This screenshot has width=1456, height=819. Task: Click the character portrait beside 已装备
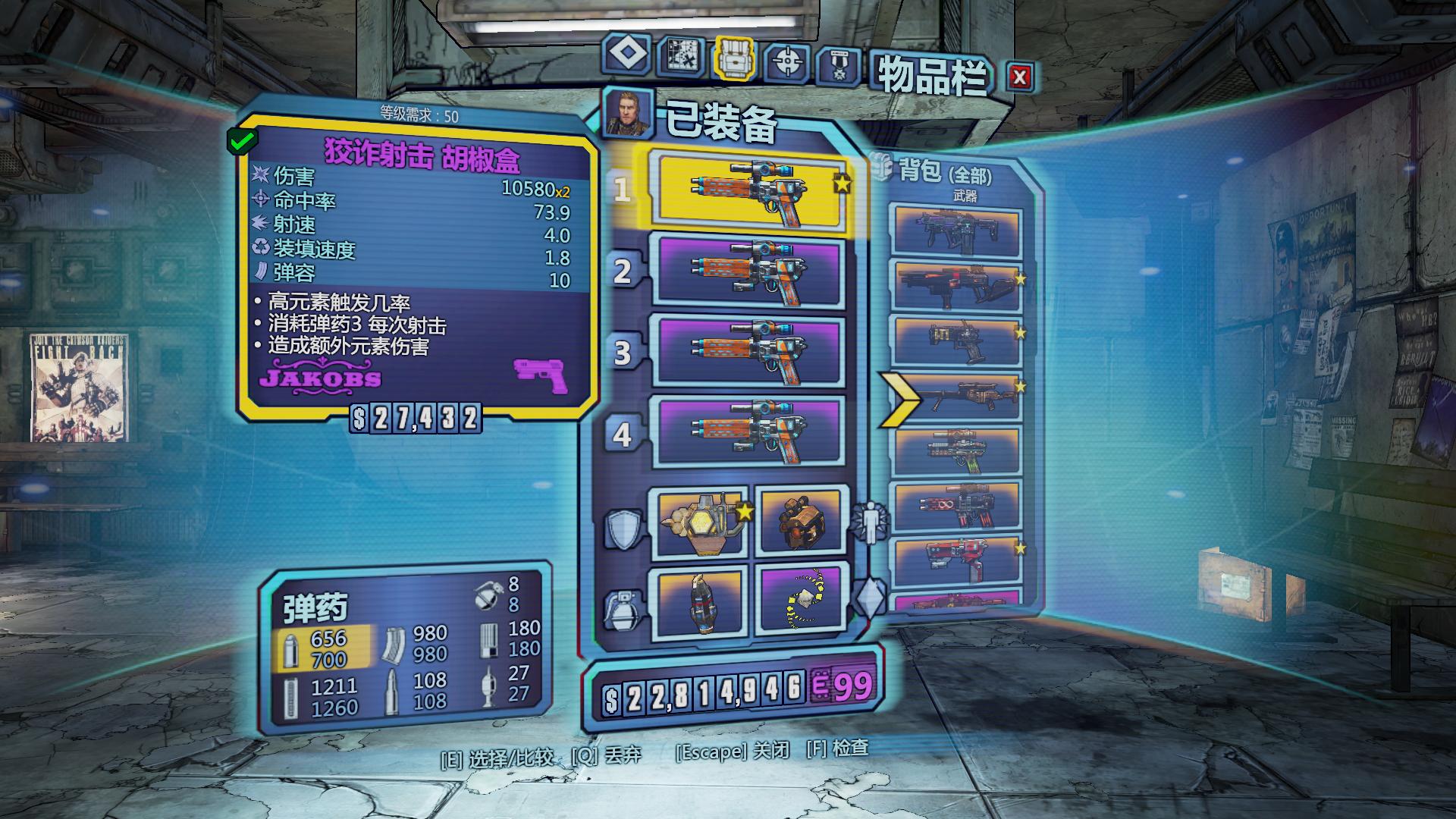click(626, 114)
